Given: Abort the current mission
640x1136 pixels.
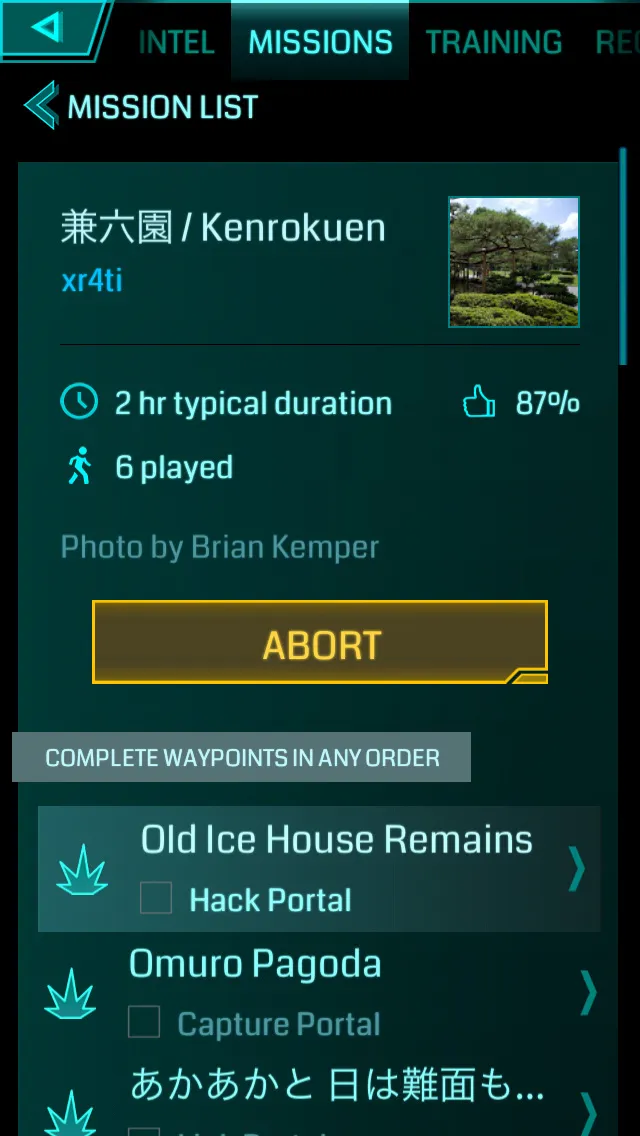Looking at the screenshot, I should [320, 643].
